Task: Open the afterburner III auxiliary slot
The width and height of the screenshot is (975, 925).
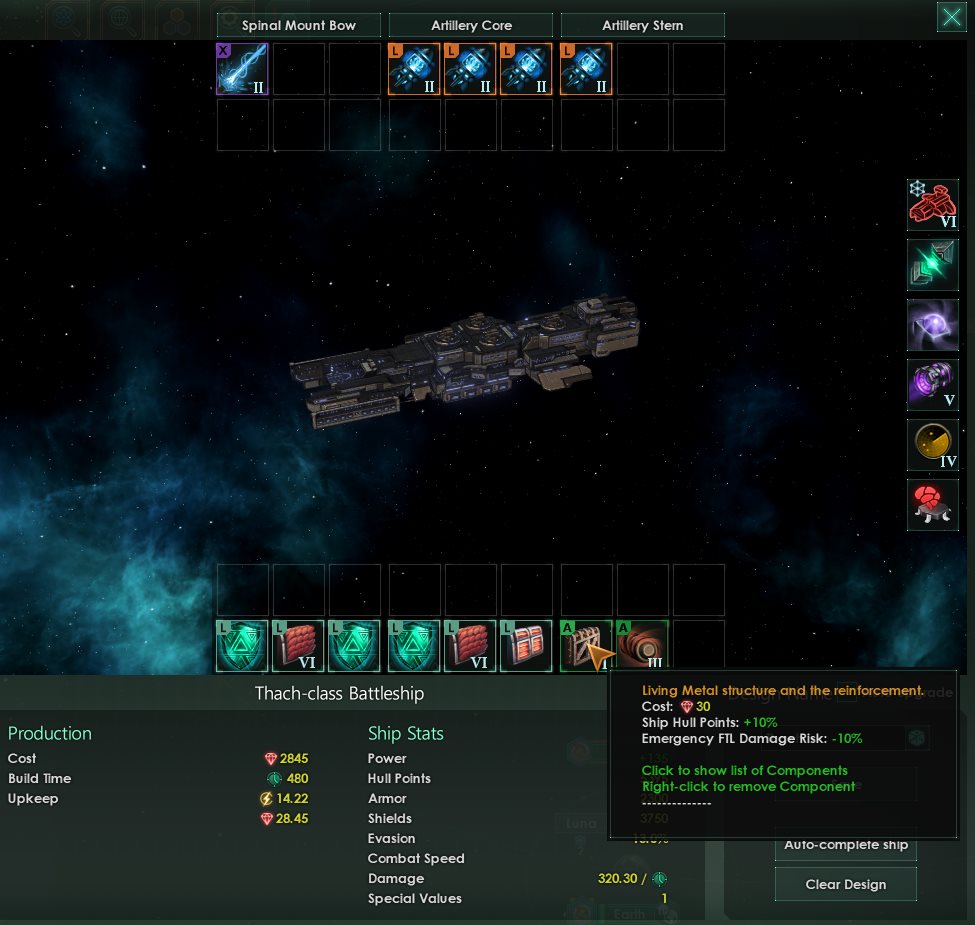Action: (642, 646)
